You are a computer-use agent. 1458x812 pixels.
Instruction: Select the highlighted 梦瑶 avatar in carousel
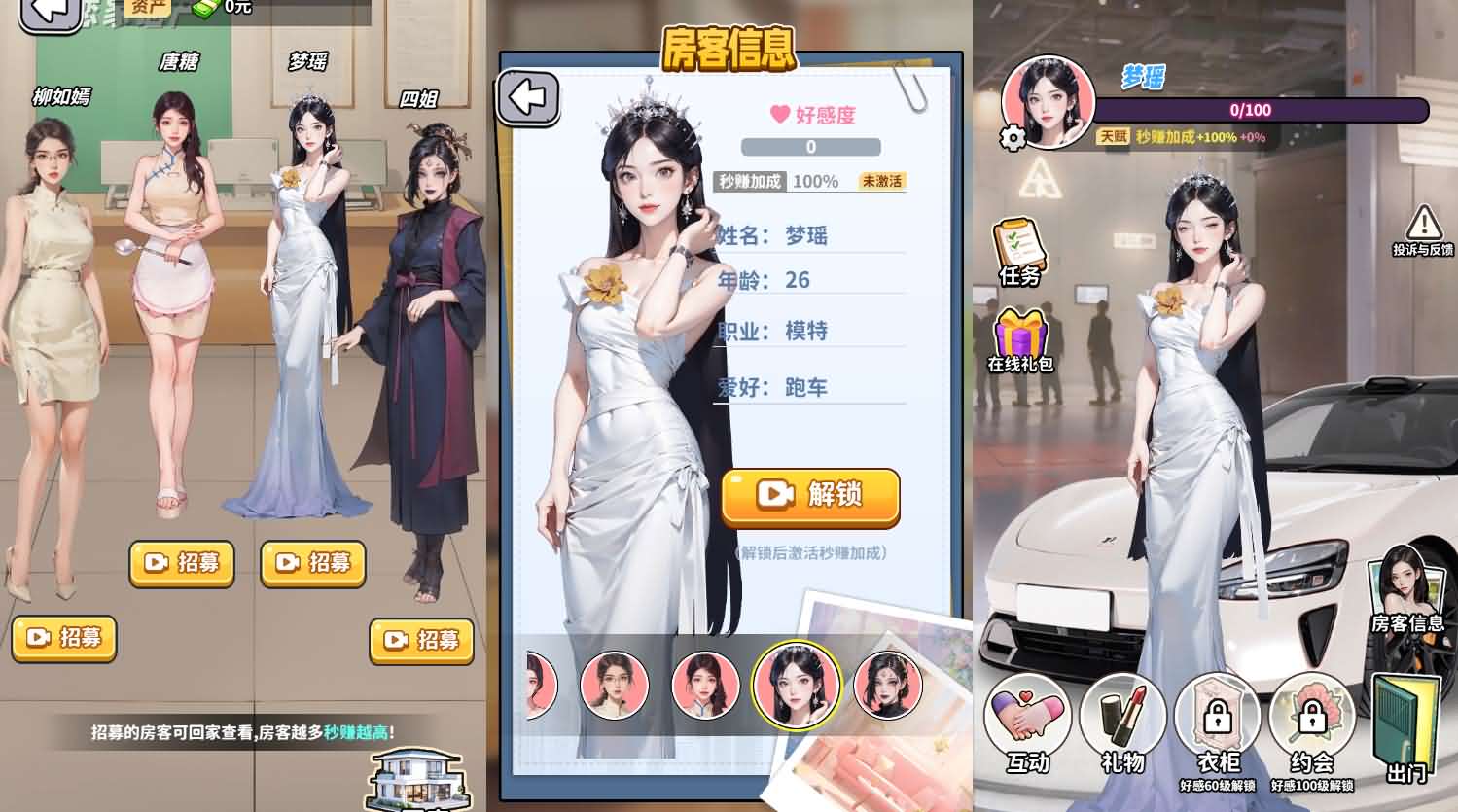point(798,685)
